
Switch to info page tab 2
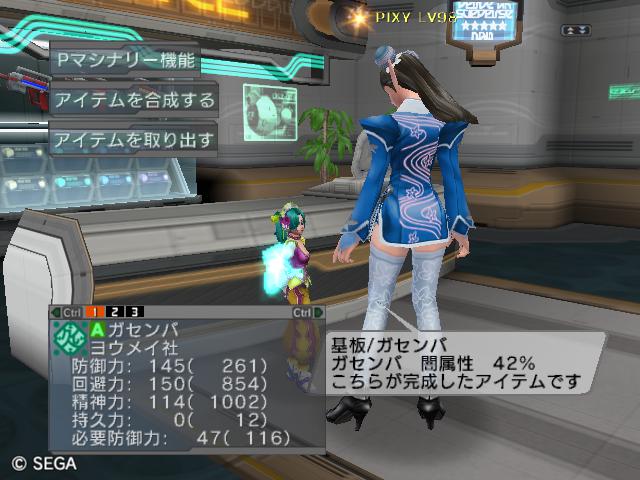117,312
